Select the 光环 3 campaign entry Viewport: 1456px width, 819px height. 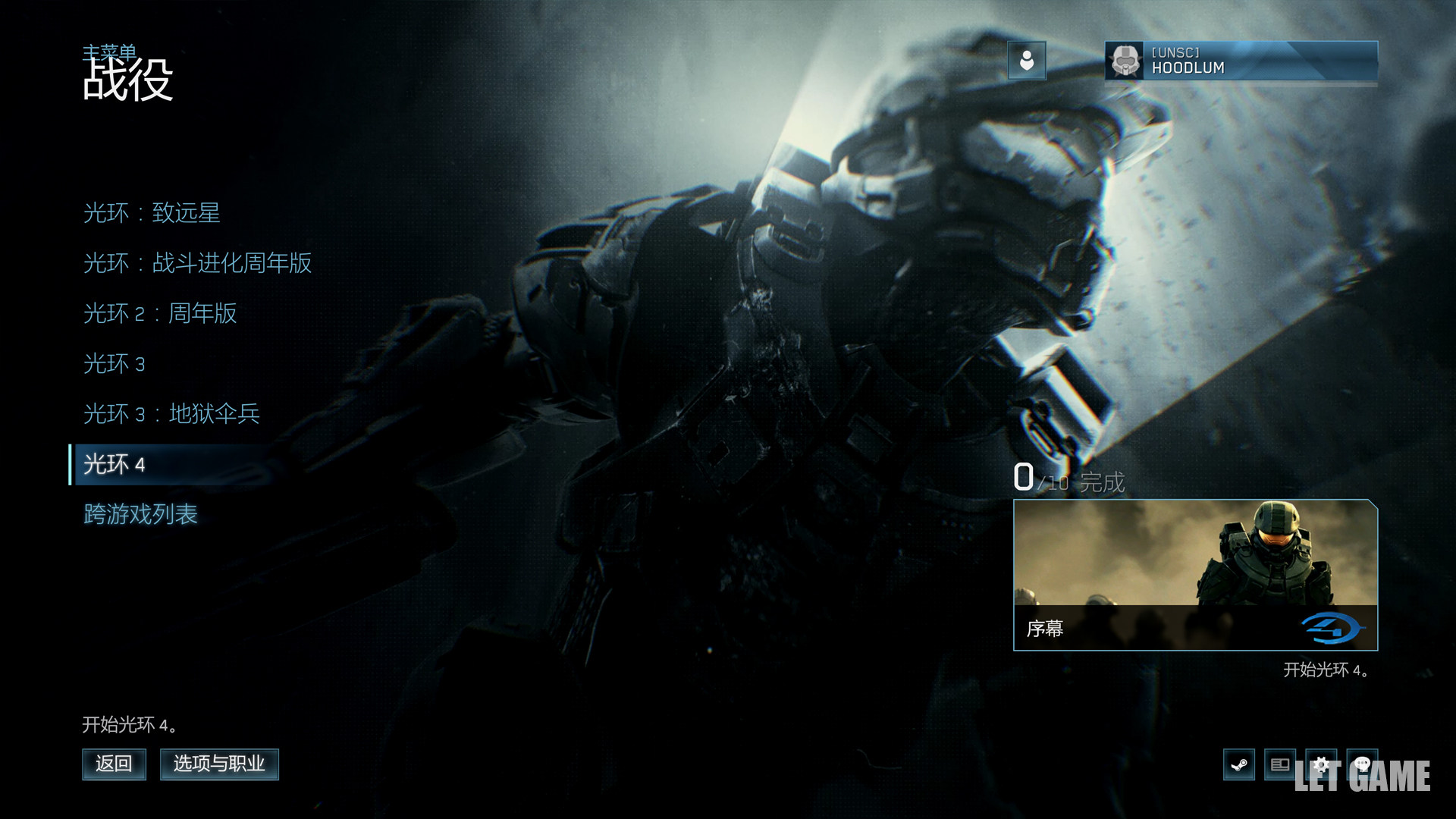click(x=114, y=364)
